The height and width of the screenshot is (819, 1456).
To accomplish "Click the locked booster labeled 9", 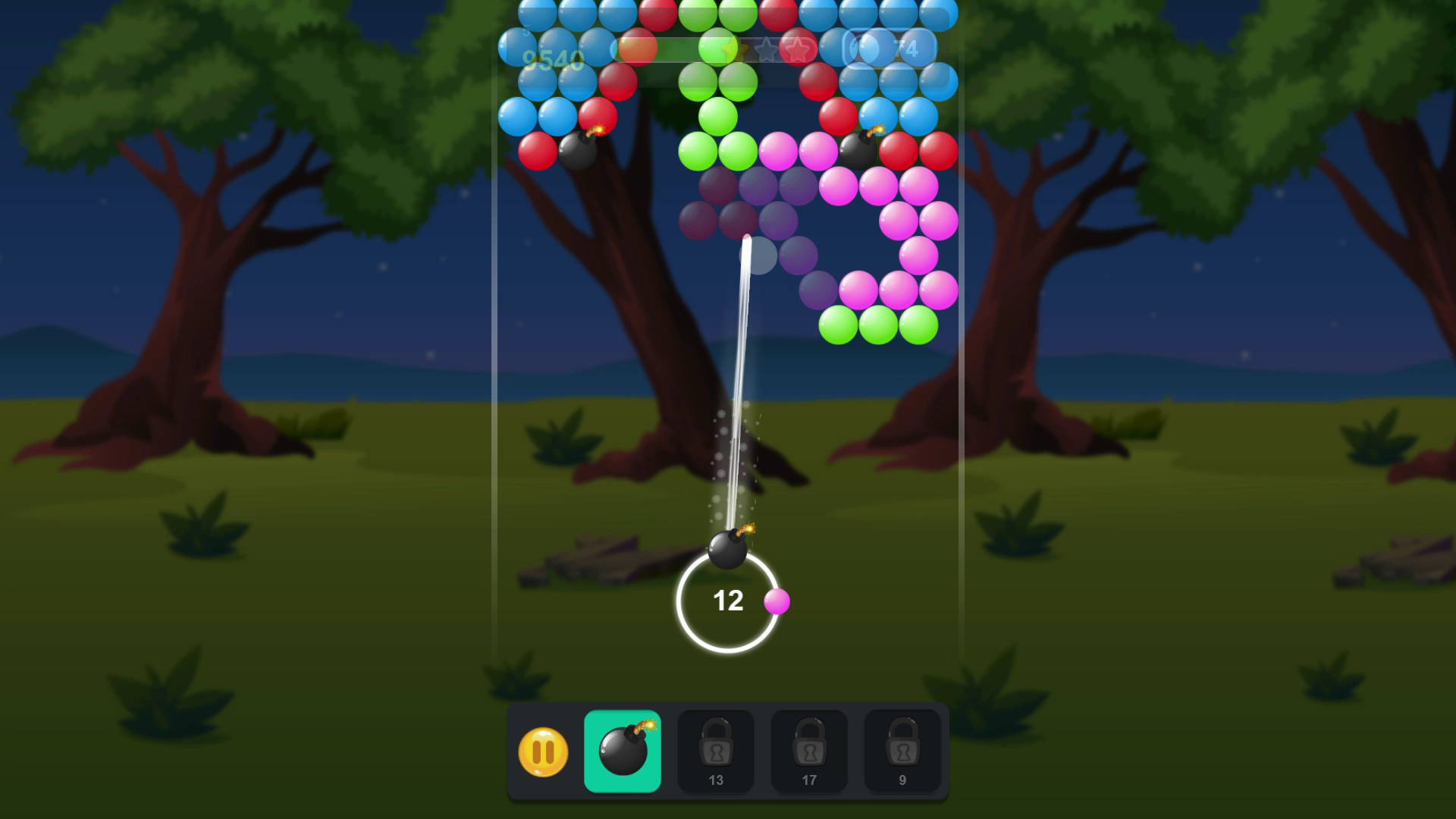I will click(x=903, y=750).
